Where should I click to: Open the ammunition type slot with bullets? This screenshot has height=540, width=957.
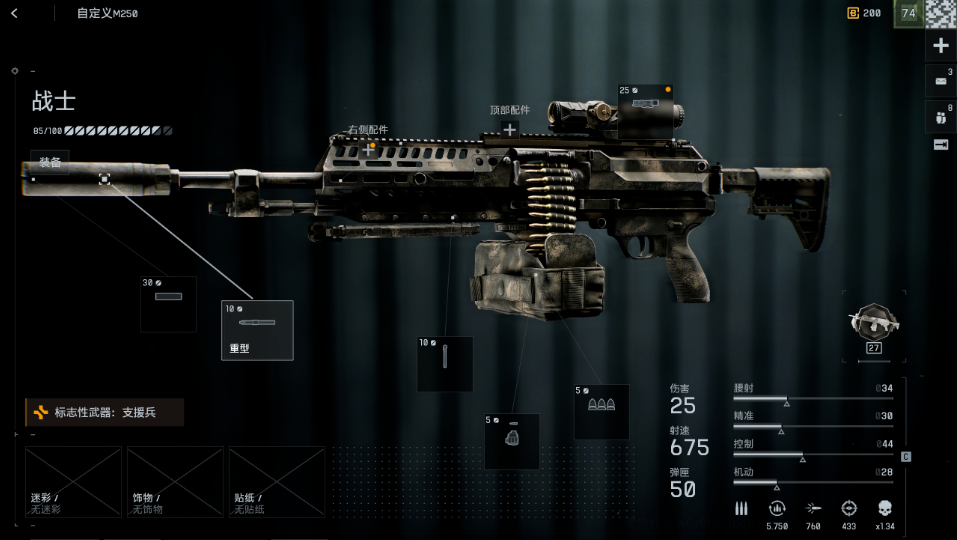tap(601, 411)
